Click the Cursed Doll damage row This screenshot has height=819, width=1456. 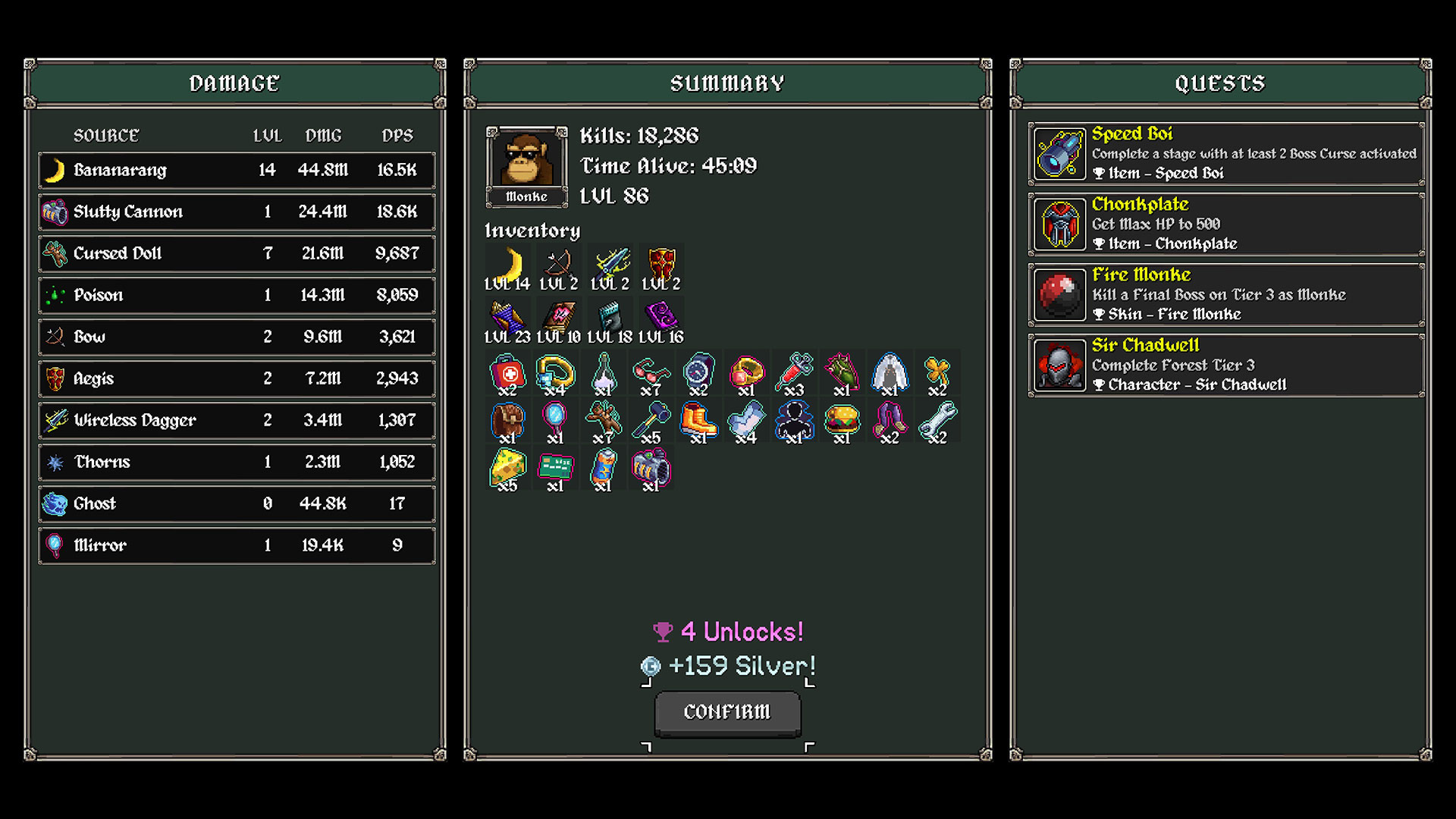click(x=237, y=253)
